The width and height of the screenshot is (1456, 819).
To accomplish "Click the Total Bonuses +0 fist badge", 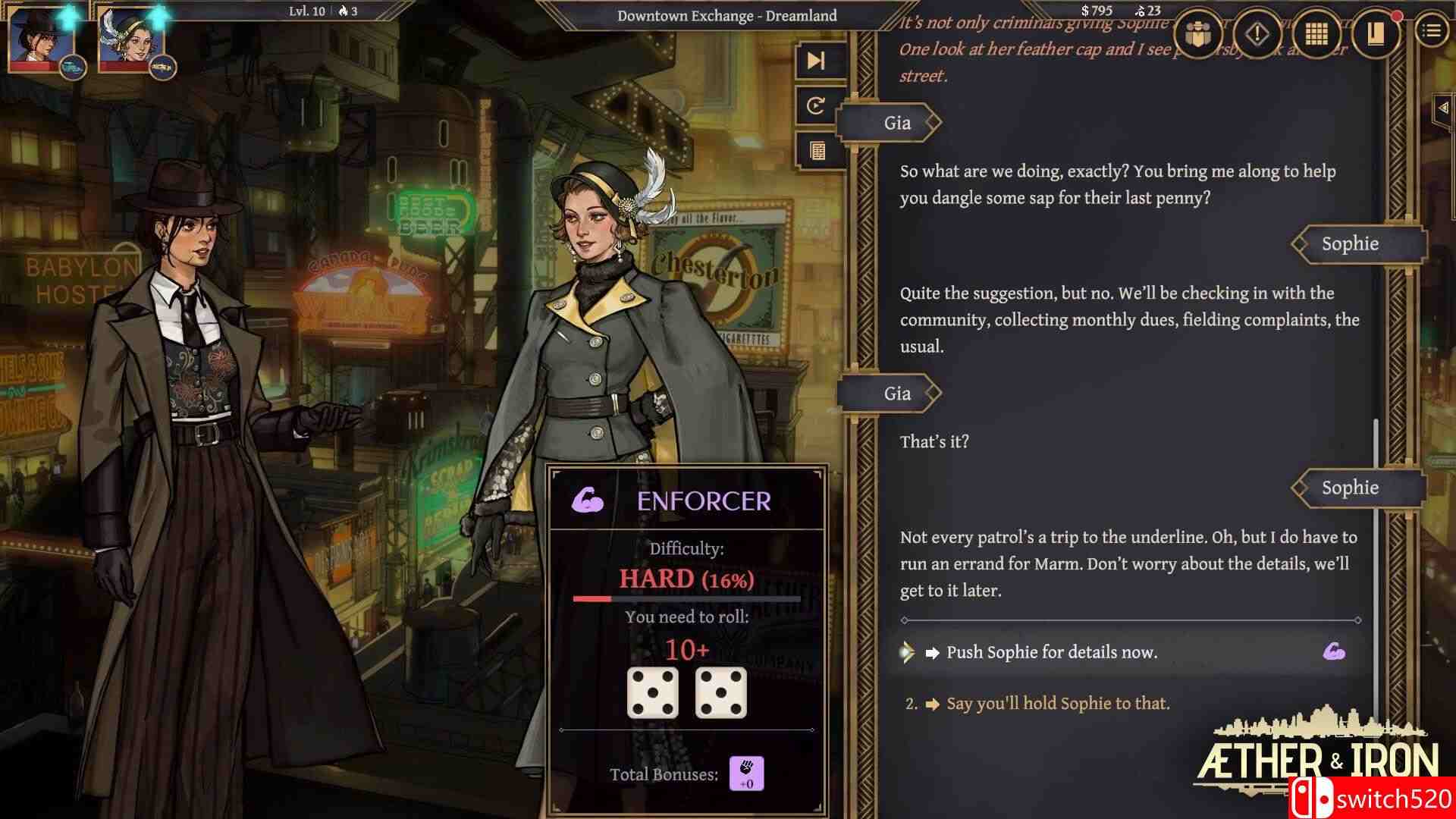I will coord(746,773).
